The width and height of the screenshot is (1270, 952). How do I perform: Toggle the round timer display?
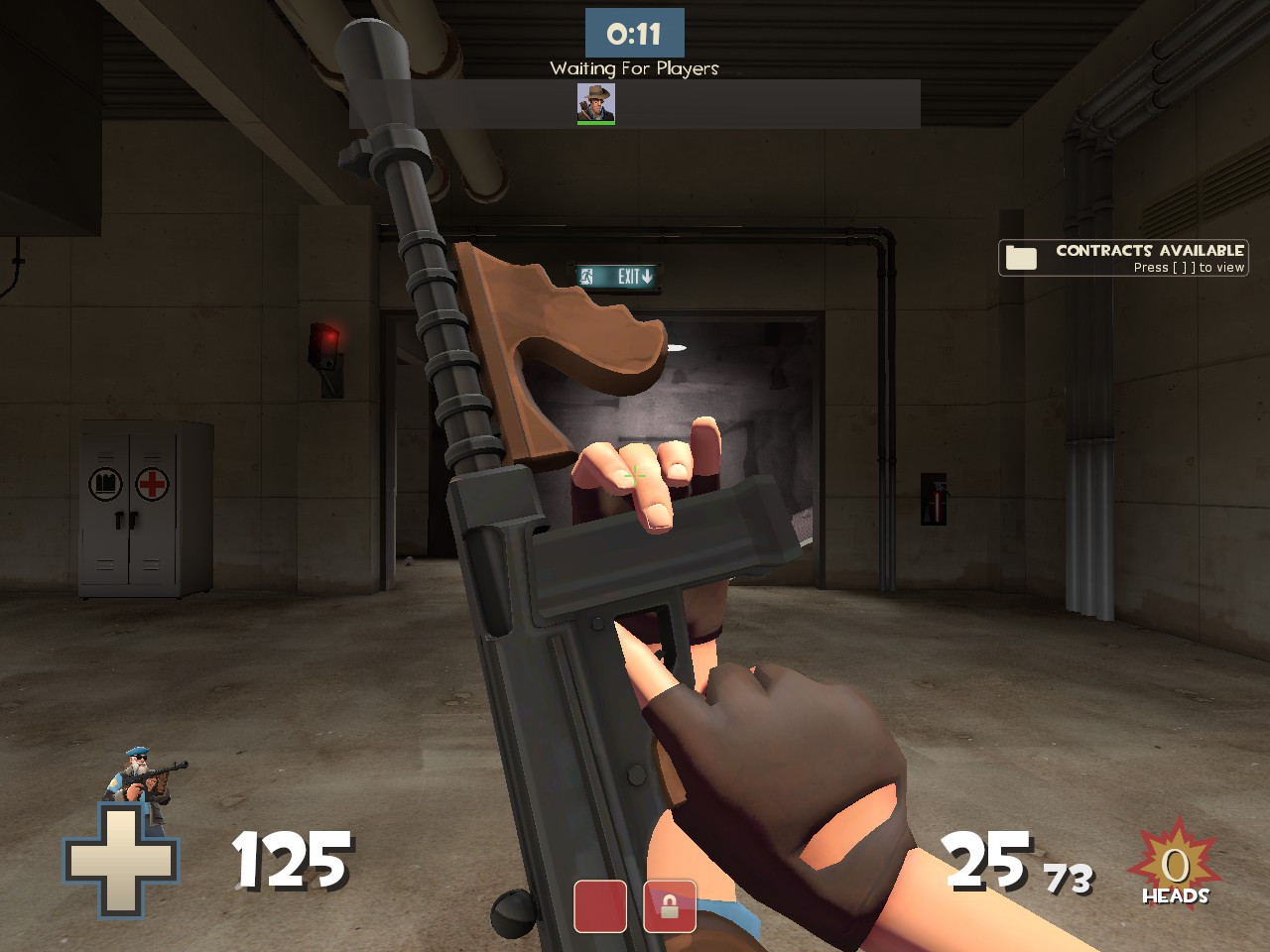635,31
